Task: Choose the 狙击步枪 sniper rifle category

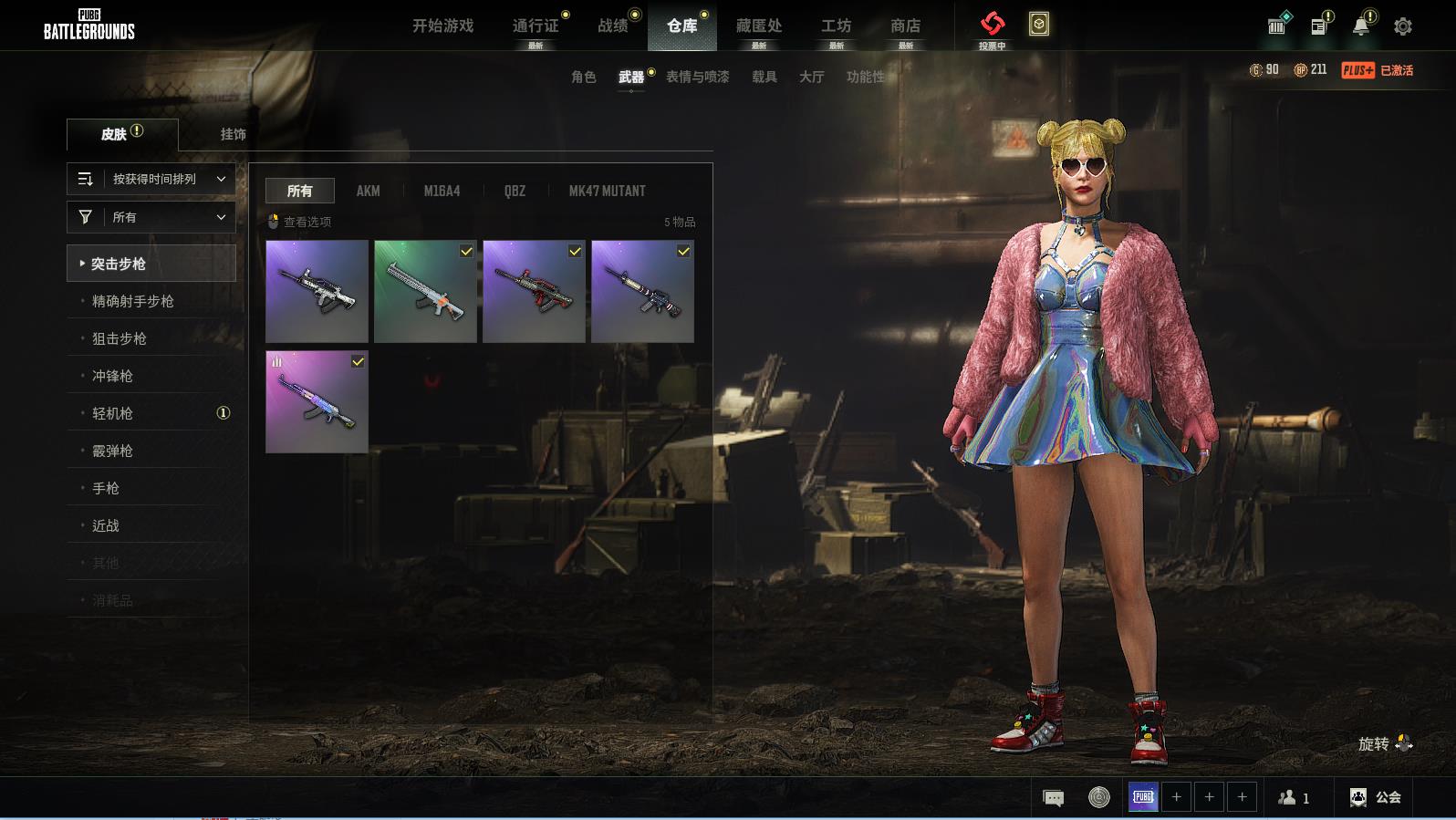Action: pos(120,338)
